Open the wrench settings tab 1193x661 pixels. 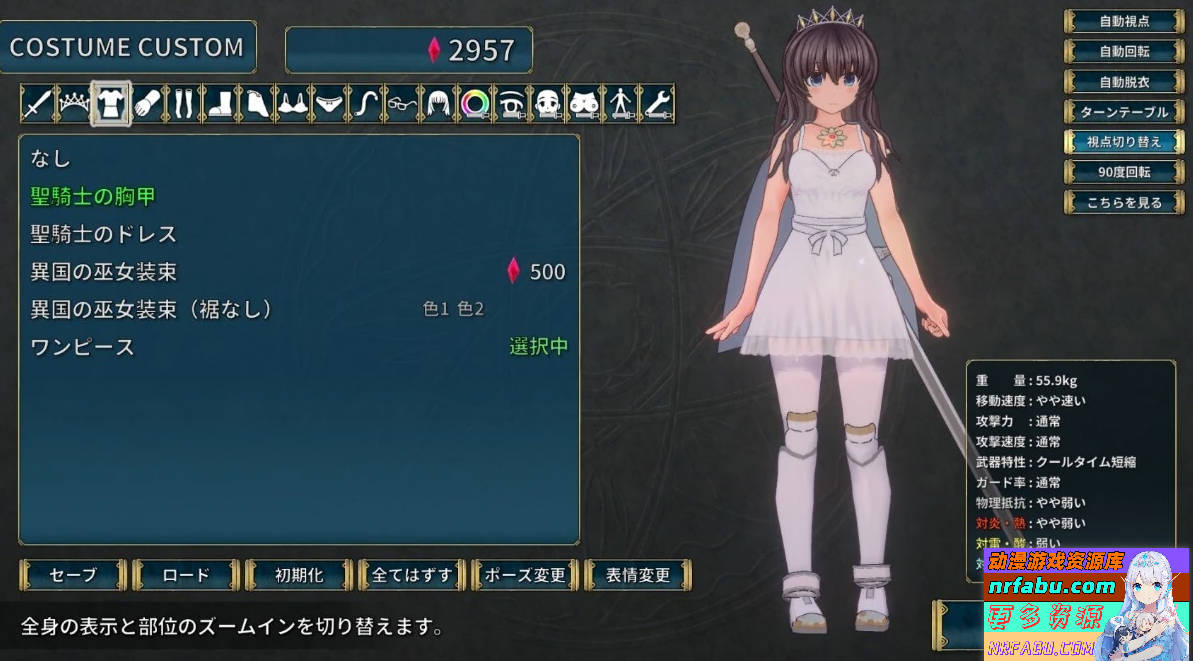[655, 104]
